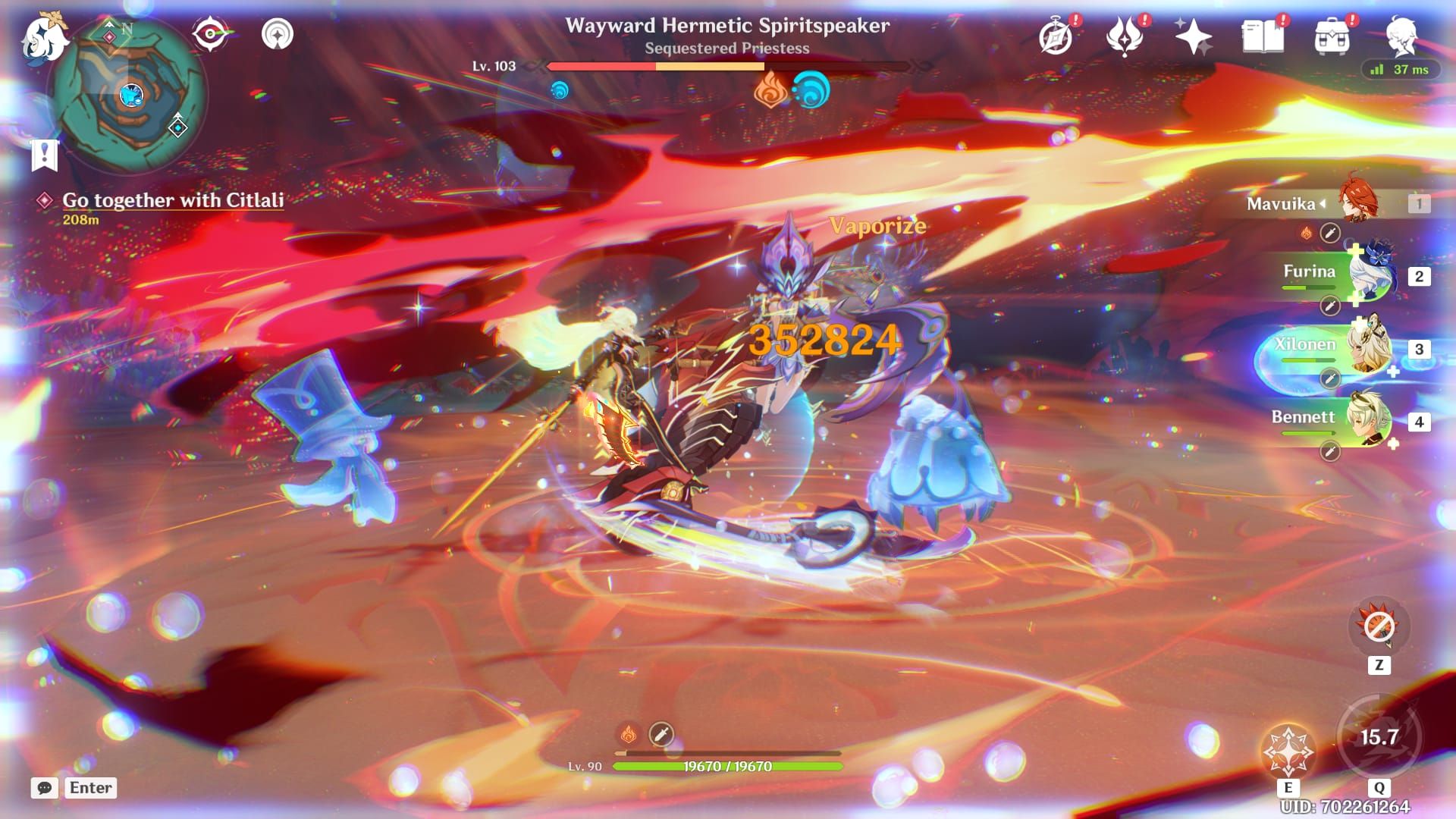The height and width of the screenshot is (819, 1456).
Task: Activate the Elemental Burst on cooldown
Action: (x=1379, y=738)
